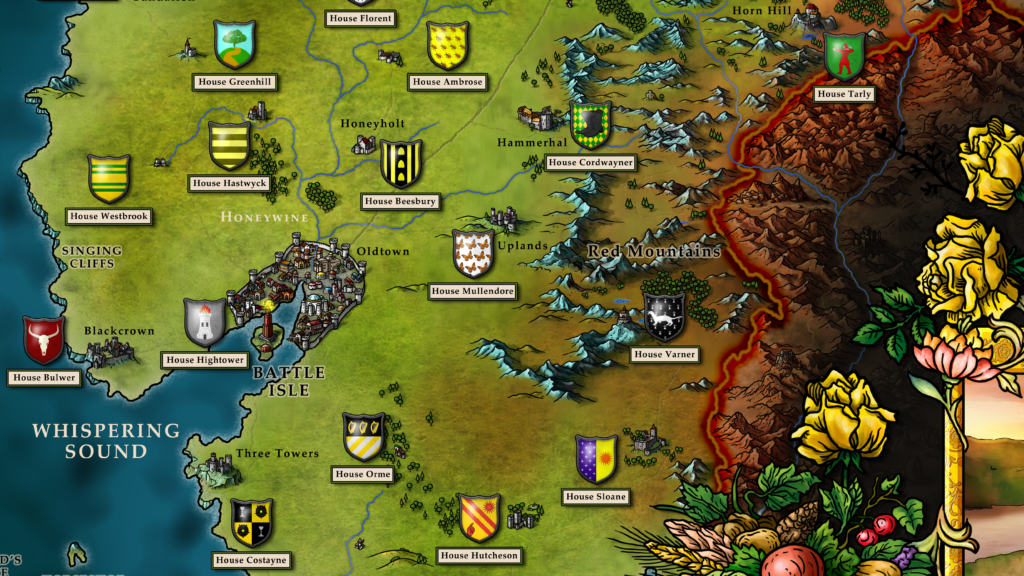Select the House Hutcheson shield marker

click(x=479, y=517)
